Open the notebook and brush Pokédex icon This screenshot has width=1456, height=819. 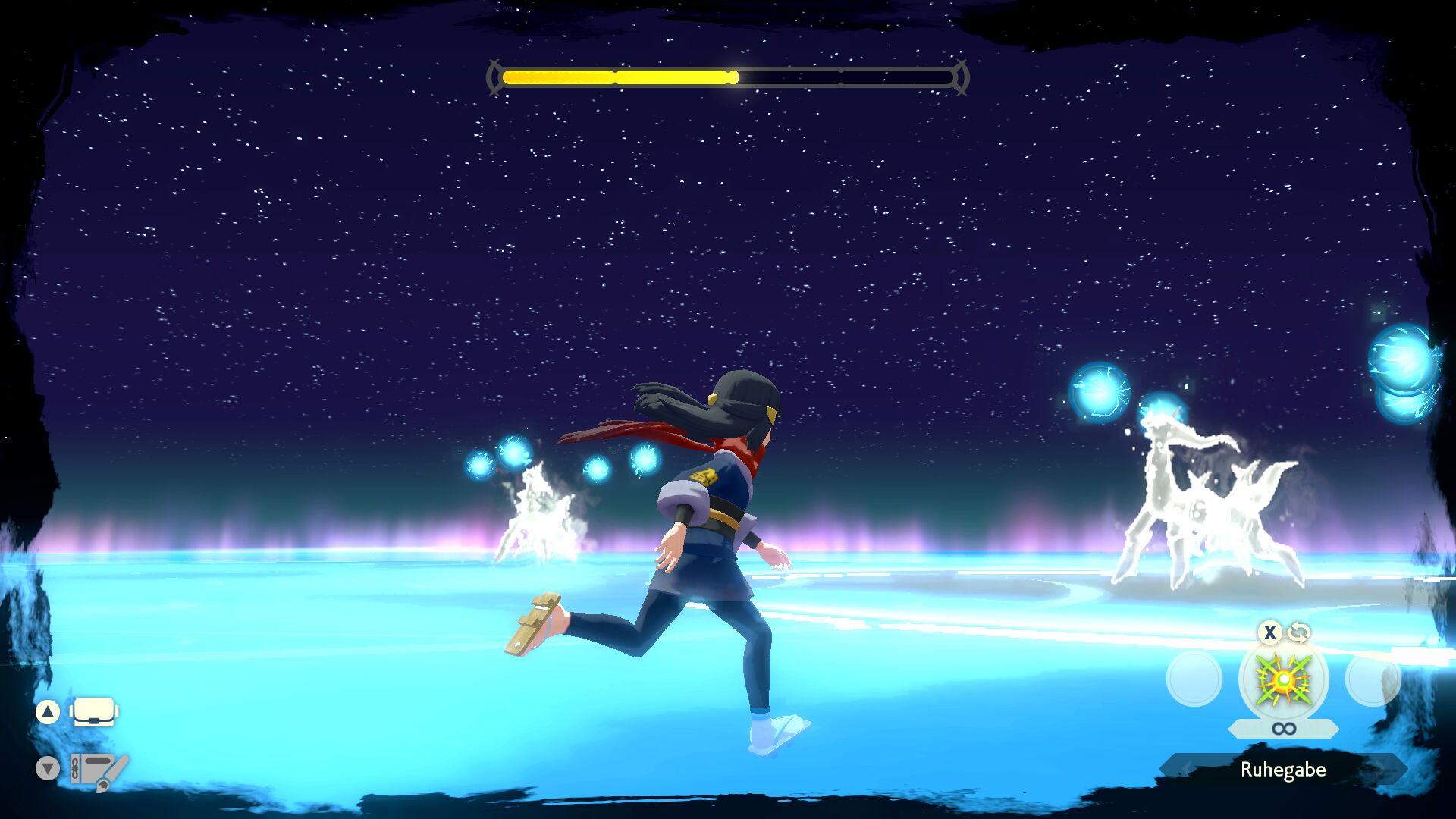(98, 769)
